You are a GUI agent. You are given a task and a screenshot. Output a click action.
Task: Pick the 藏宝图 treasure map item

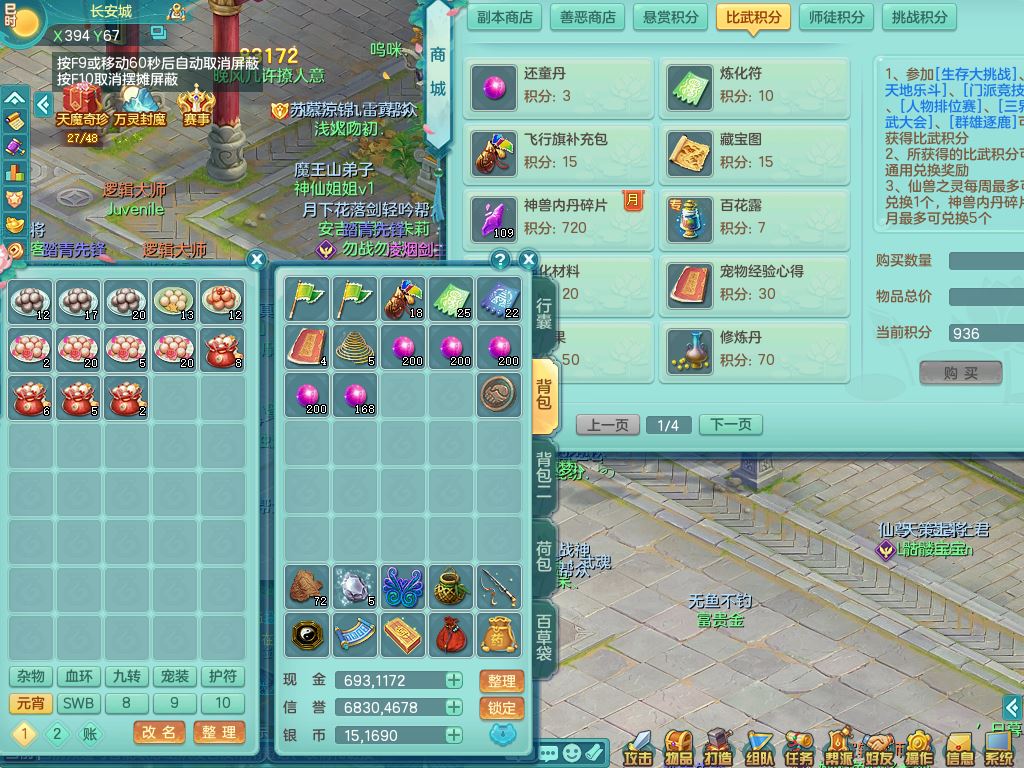click(754, 152)
